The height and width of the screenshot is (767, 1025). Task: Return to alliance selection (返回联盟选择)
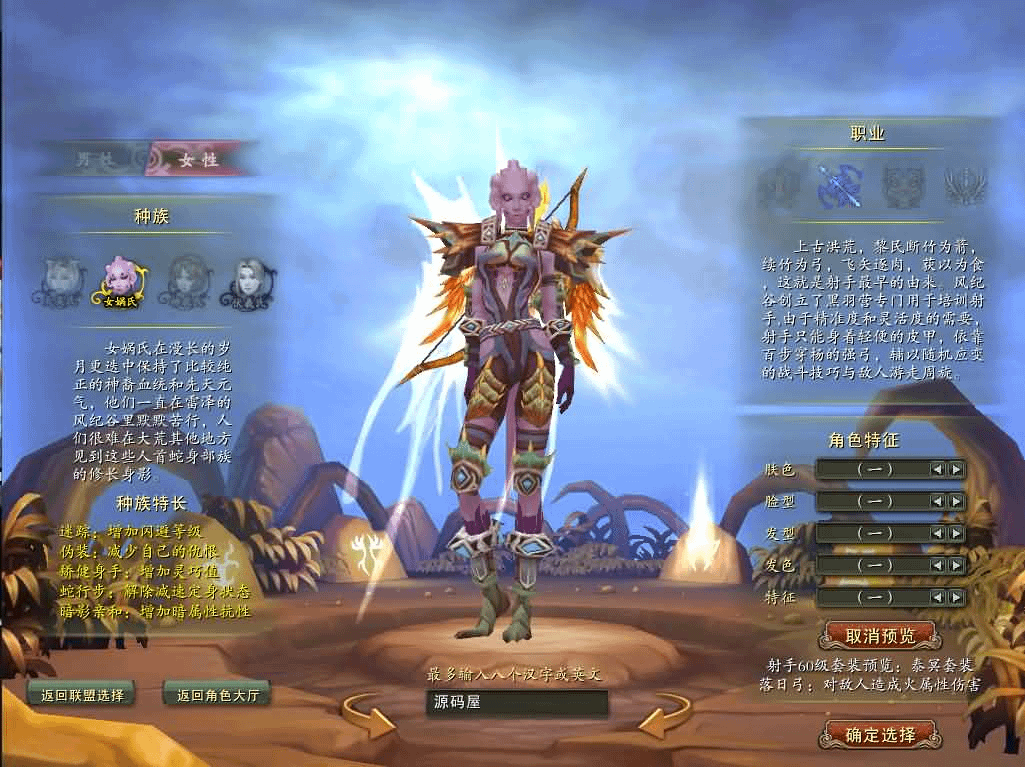coord(82,694)
